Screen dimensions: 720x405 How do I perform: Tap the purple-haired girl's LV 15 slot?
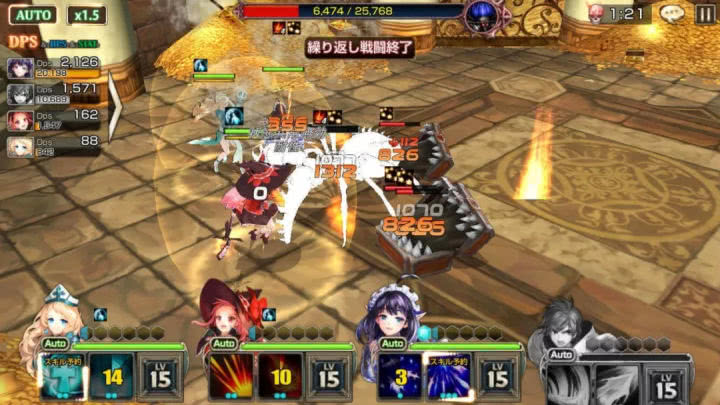498,376
